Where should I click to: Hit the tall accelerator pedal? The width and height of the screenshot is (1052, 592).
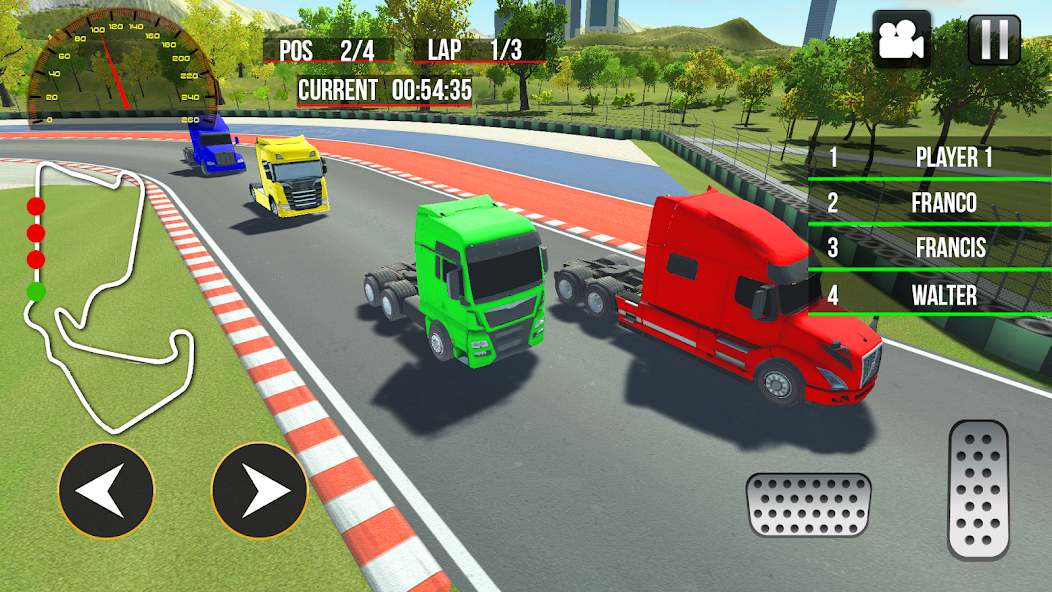978,490
